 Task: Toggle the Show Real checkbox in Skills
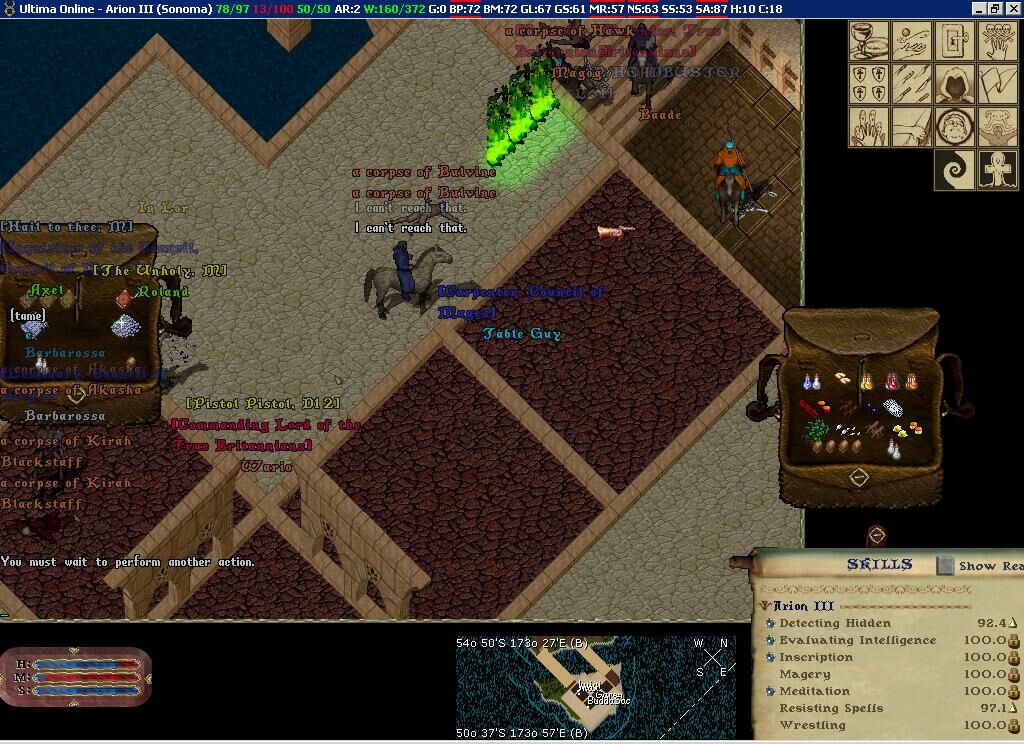[x=945, y=566]
